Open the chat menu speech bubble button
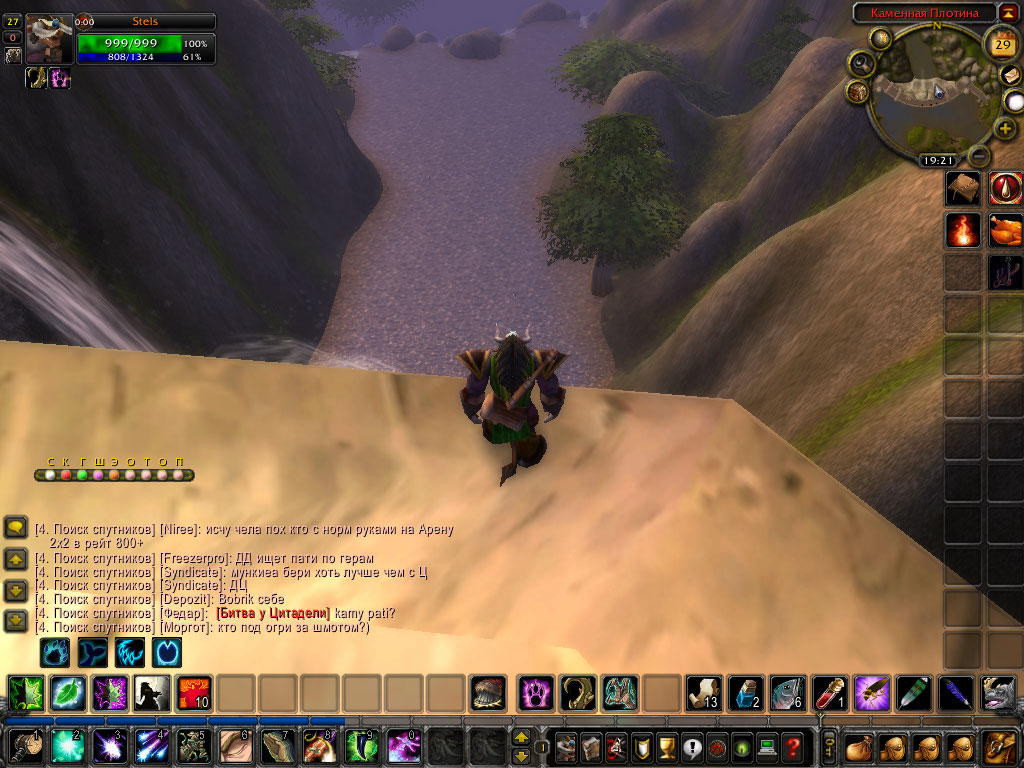The image size is (1024, 768). click(x=16, y=528)
